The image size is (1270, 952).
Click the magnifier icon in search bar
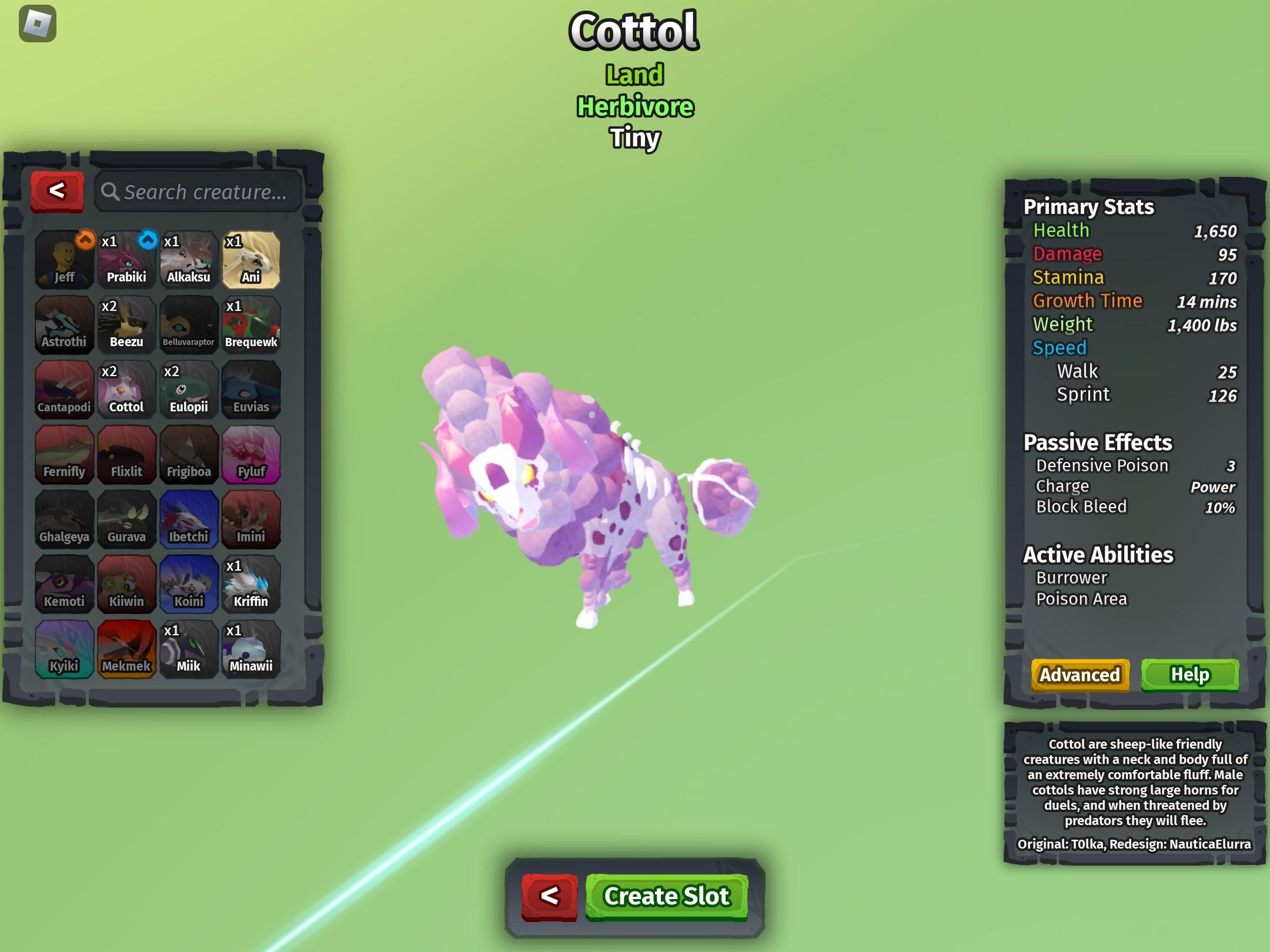tap(111, 191)
